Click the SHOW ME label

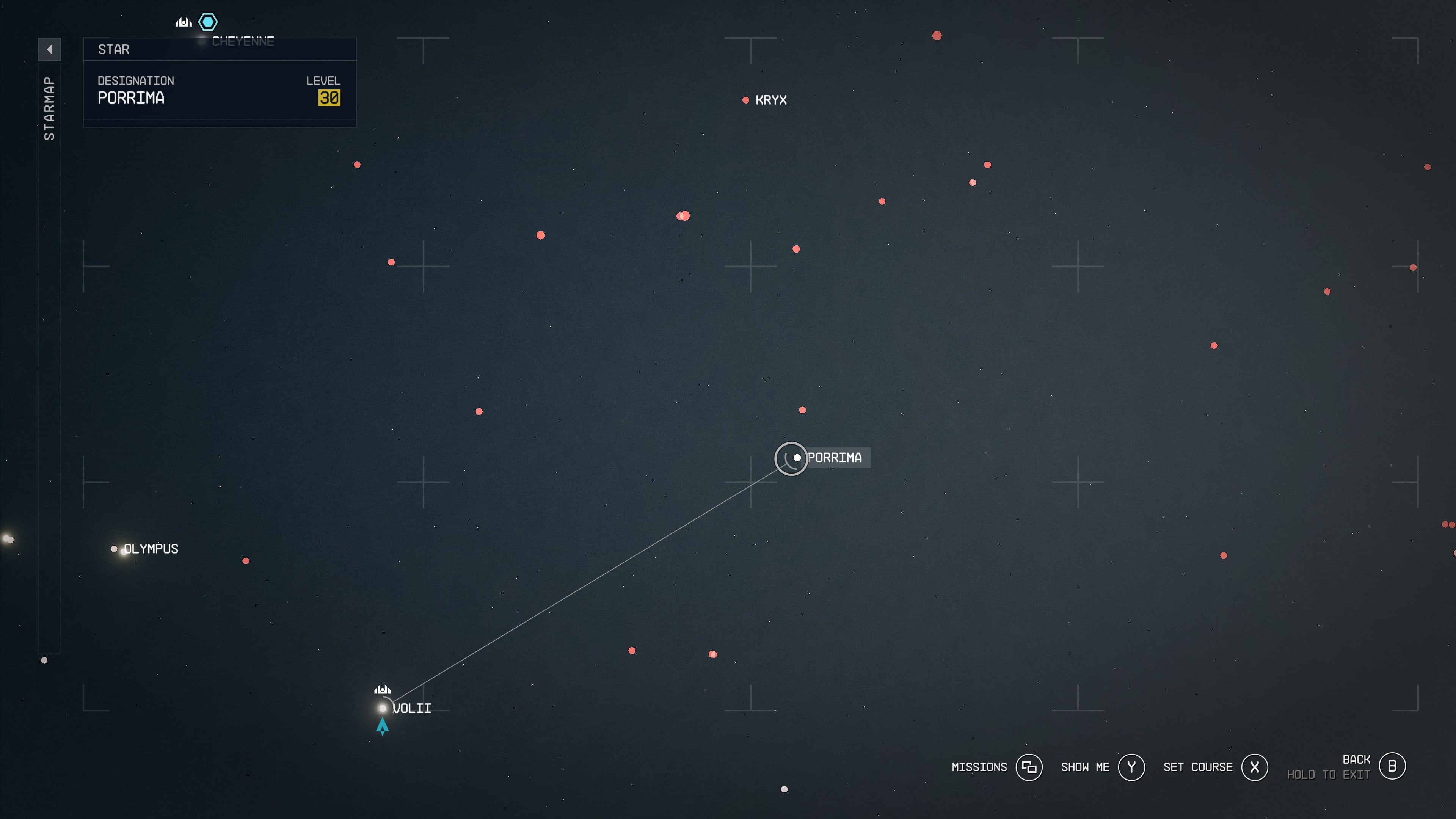1085,767
